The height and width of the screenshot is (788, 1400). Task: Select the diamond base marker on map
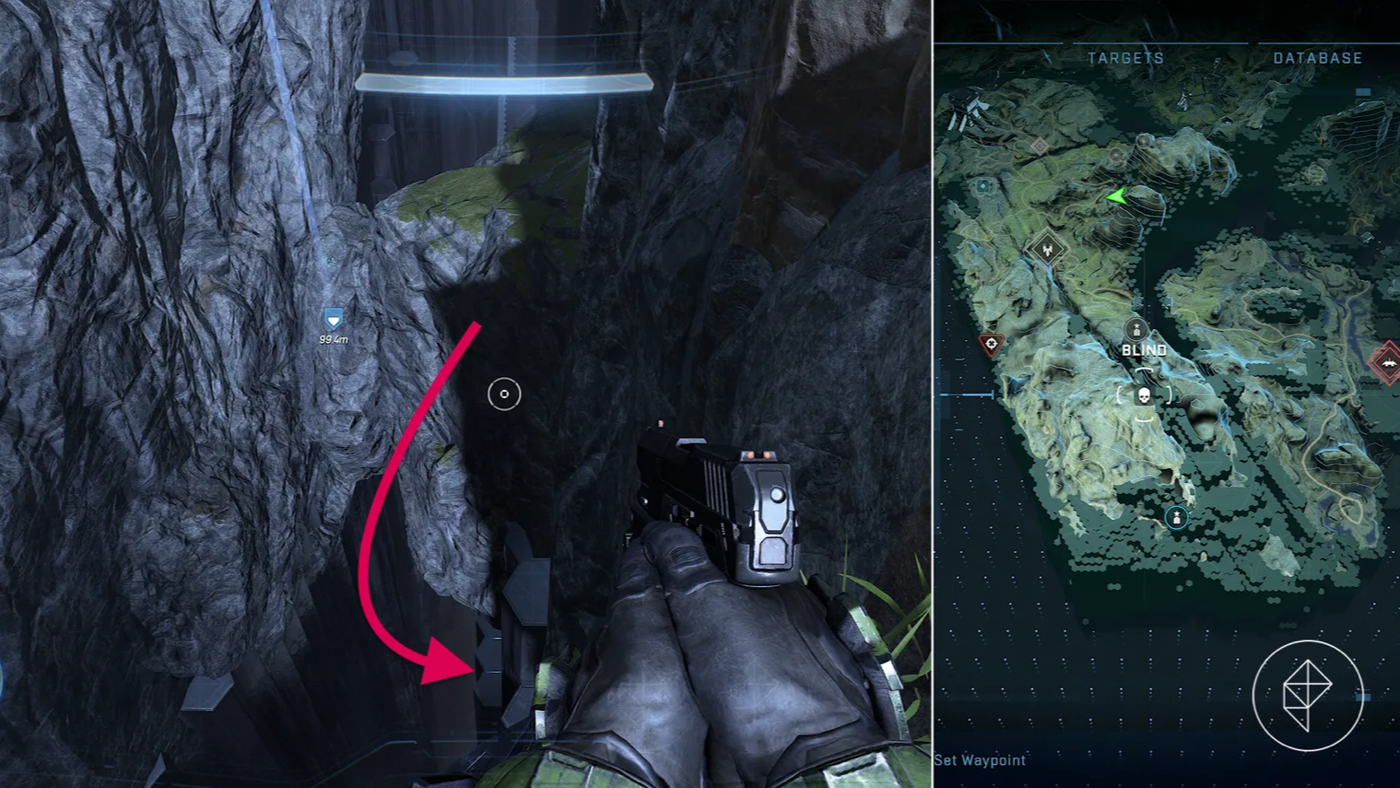[x=1047, y=248]
